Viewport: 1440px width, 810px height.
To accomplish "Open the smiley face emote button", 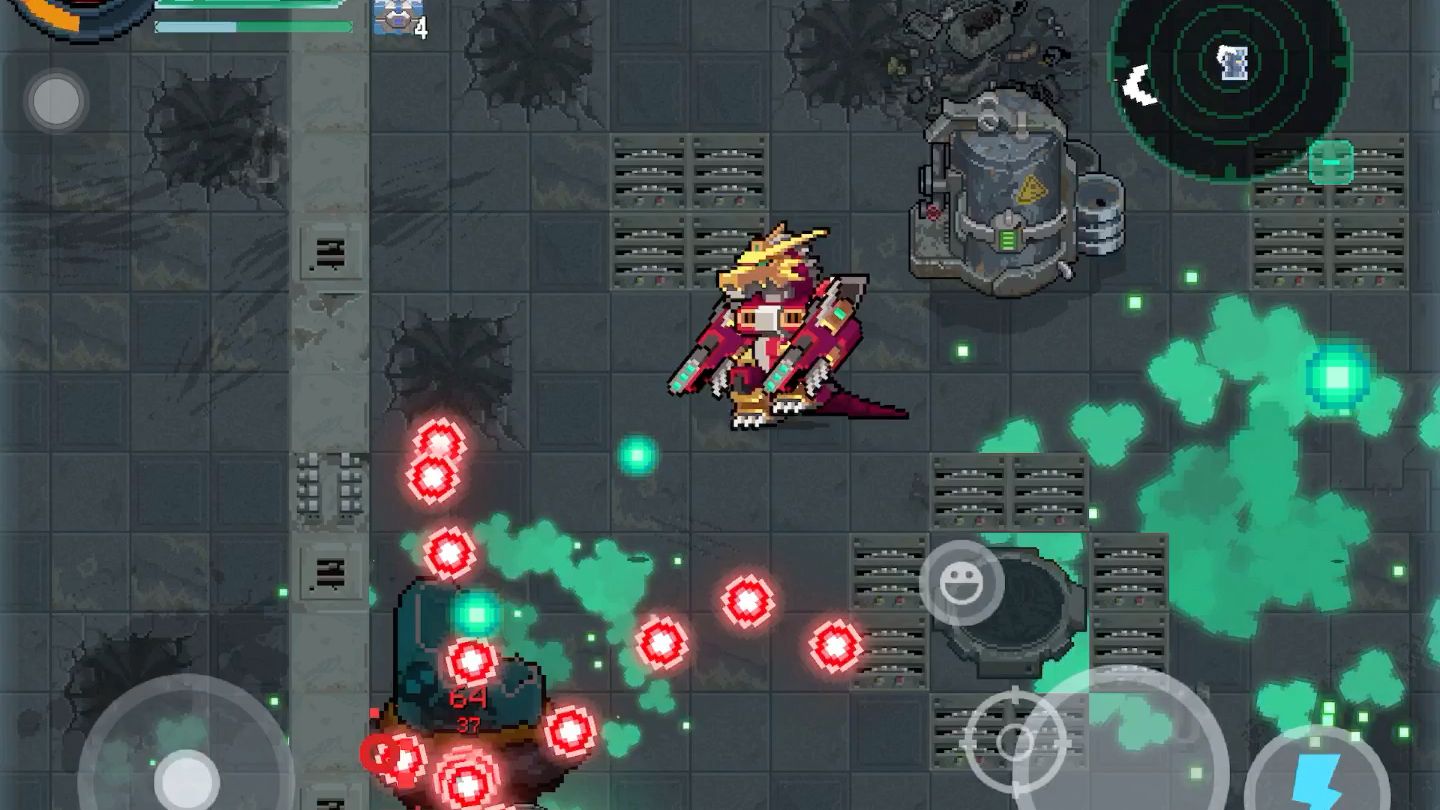I will pyautogui.click(x=961, y=583).
